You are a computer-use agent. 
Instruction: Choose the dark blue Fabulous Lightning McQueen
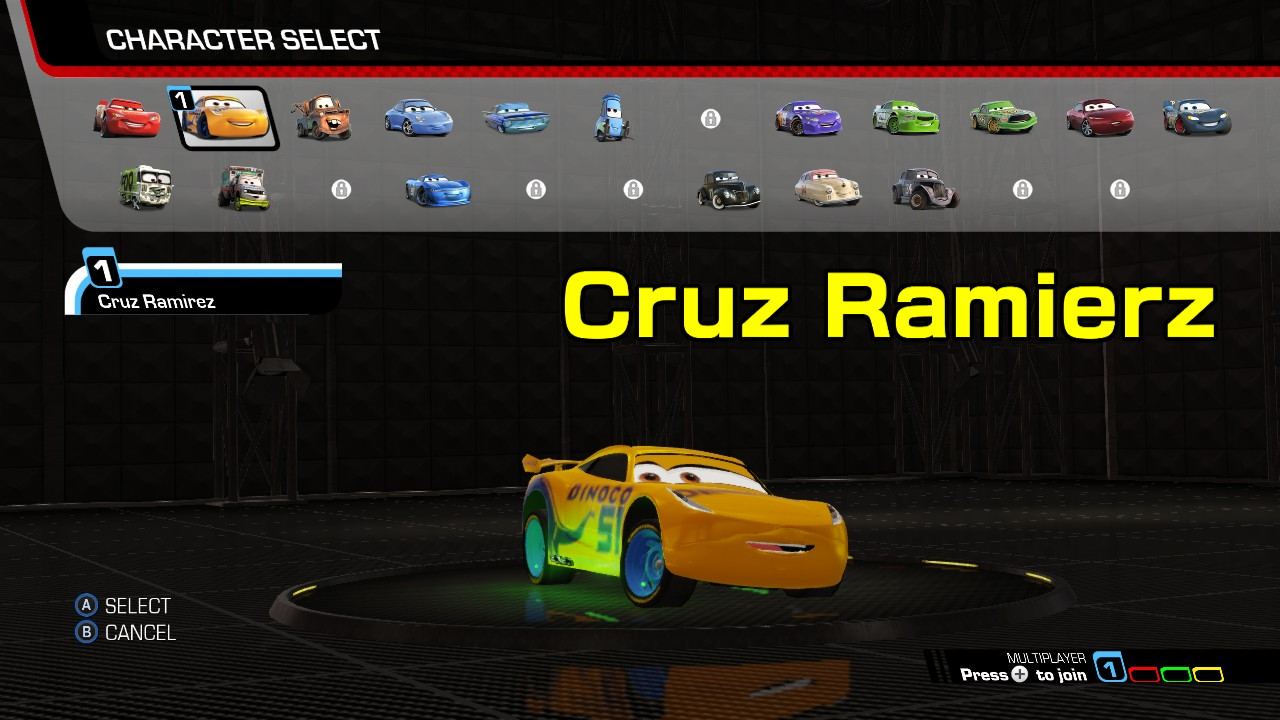point(1197,118)
